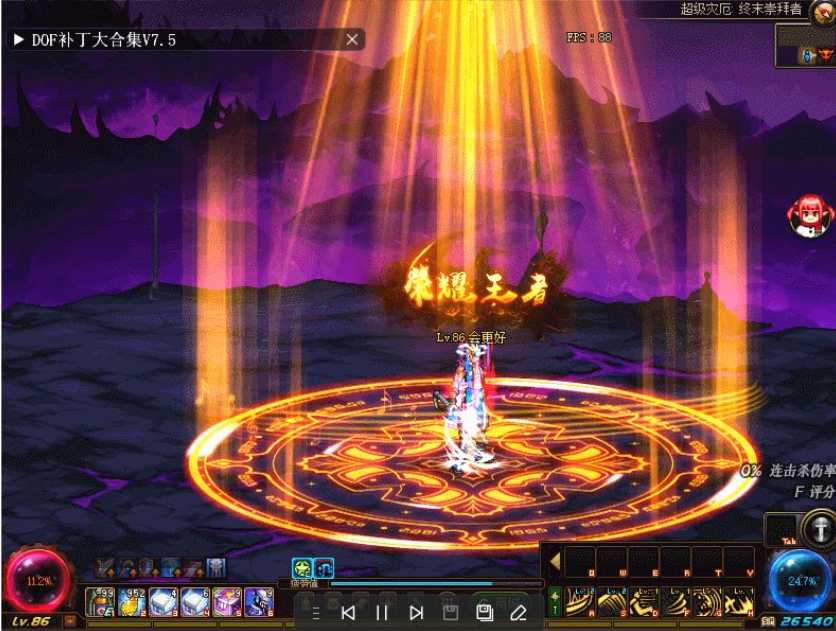836x631 pixels.
Task: Click the round Tab skill-swap button
Action: (819, 530)
